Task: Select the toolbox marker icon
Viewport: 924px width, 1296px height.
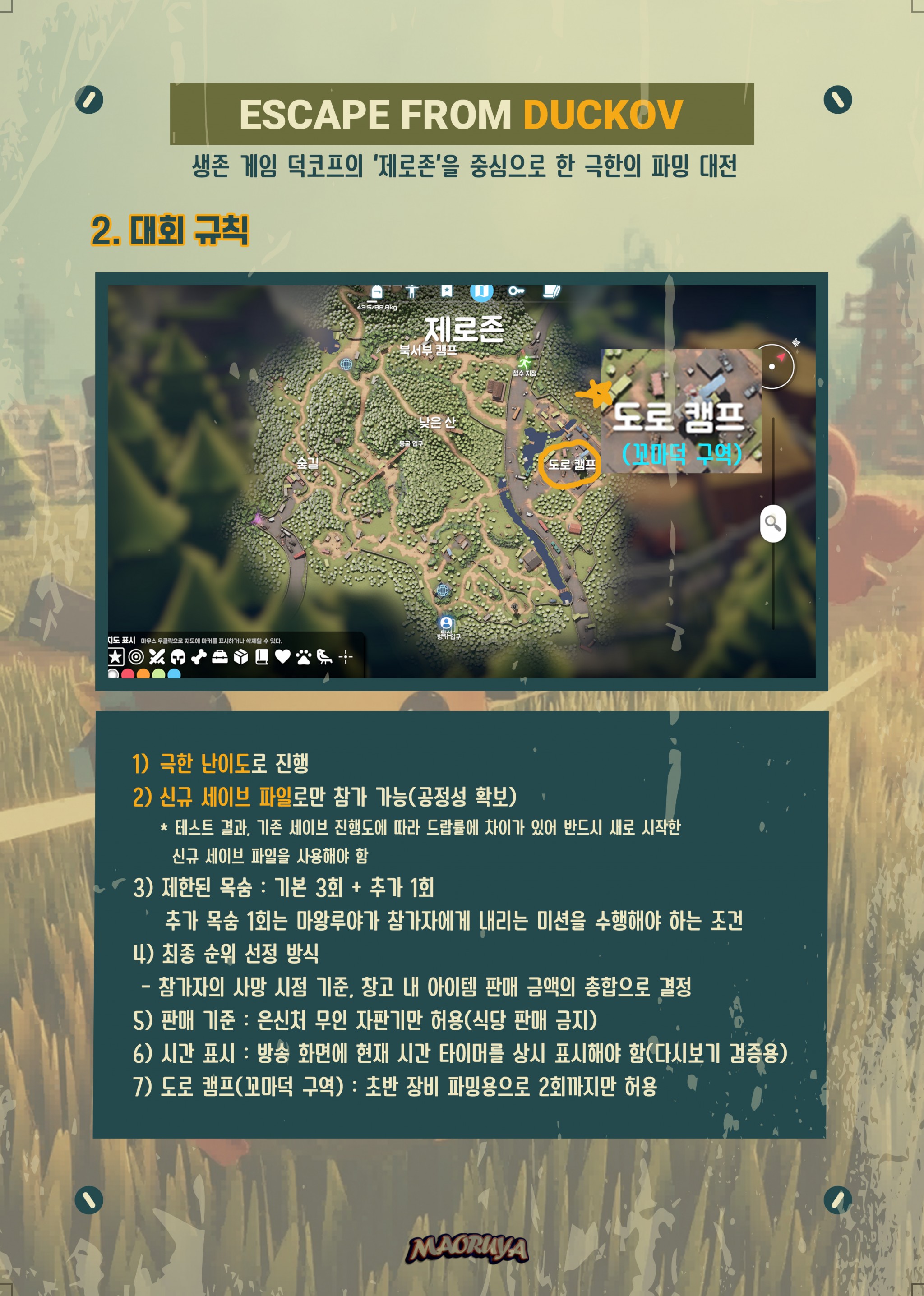Action: point(220,657)
